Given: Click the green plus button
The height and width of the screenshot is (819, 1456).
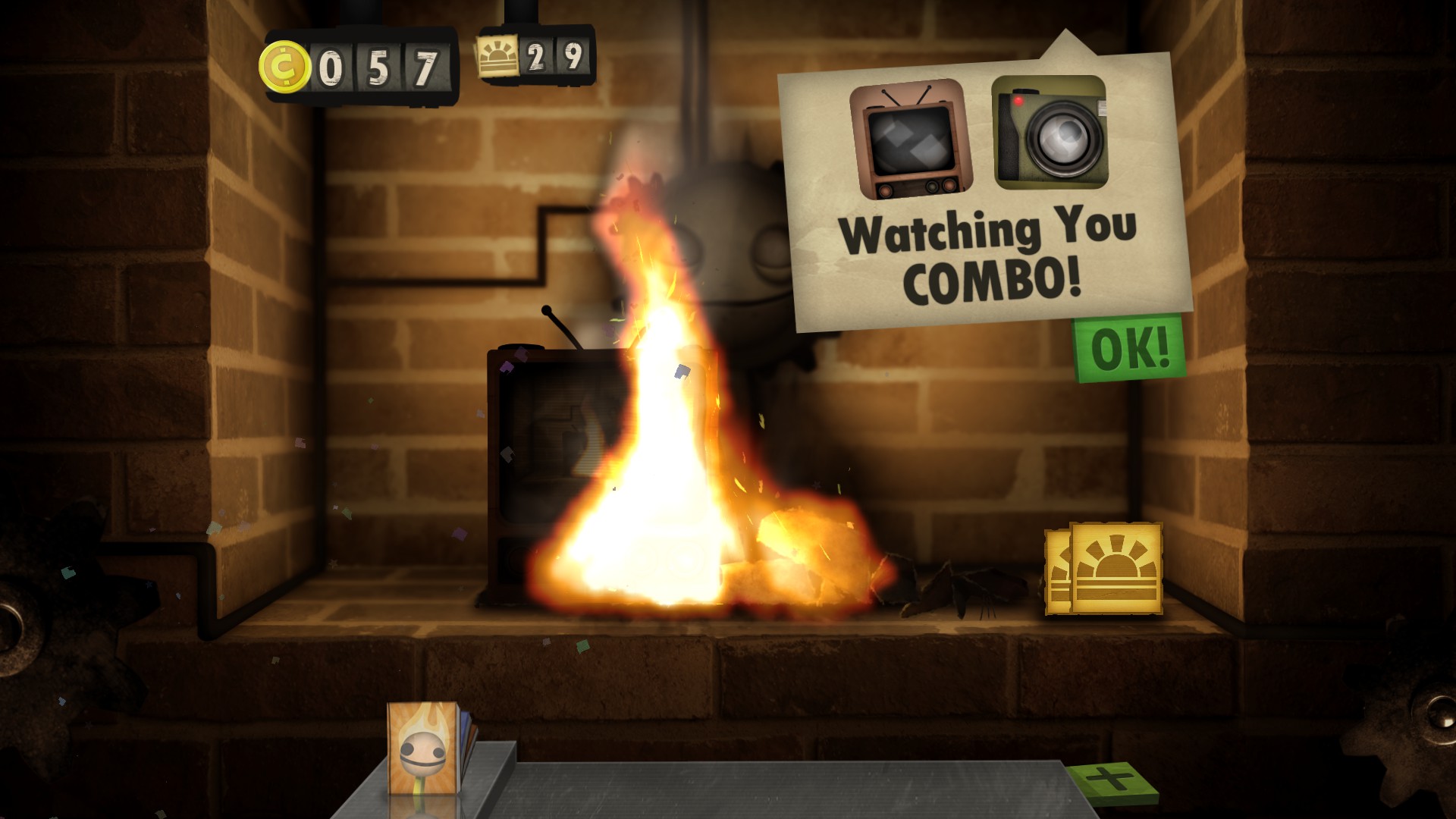Looking at the screenshot, I should 1112,781.
